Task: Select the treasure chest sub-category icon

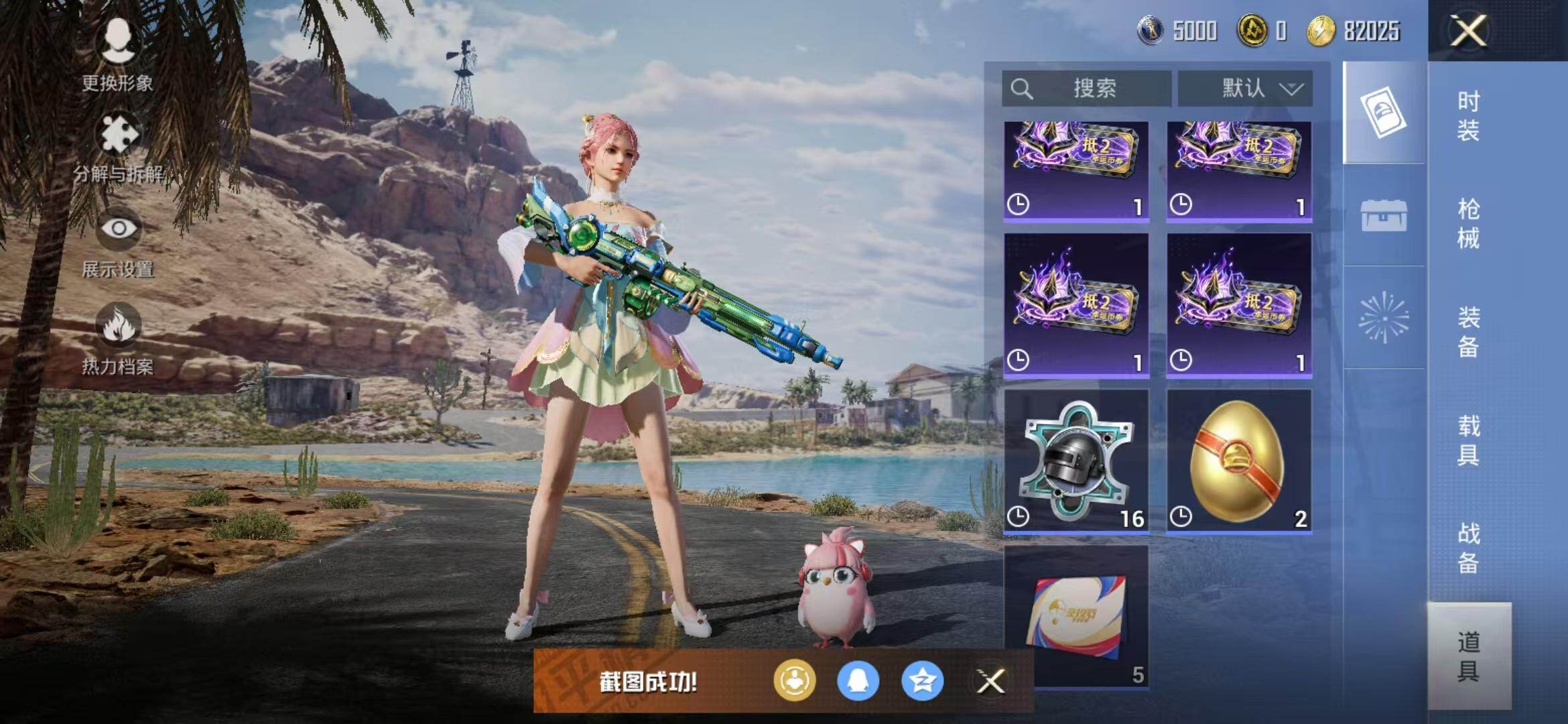Action: pos(1384,216)
